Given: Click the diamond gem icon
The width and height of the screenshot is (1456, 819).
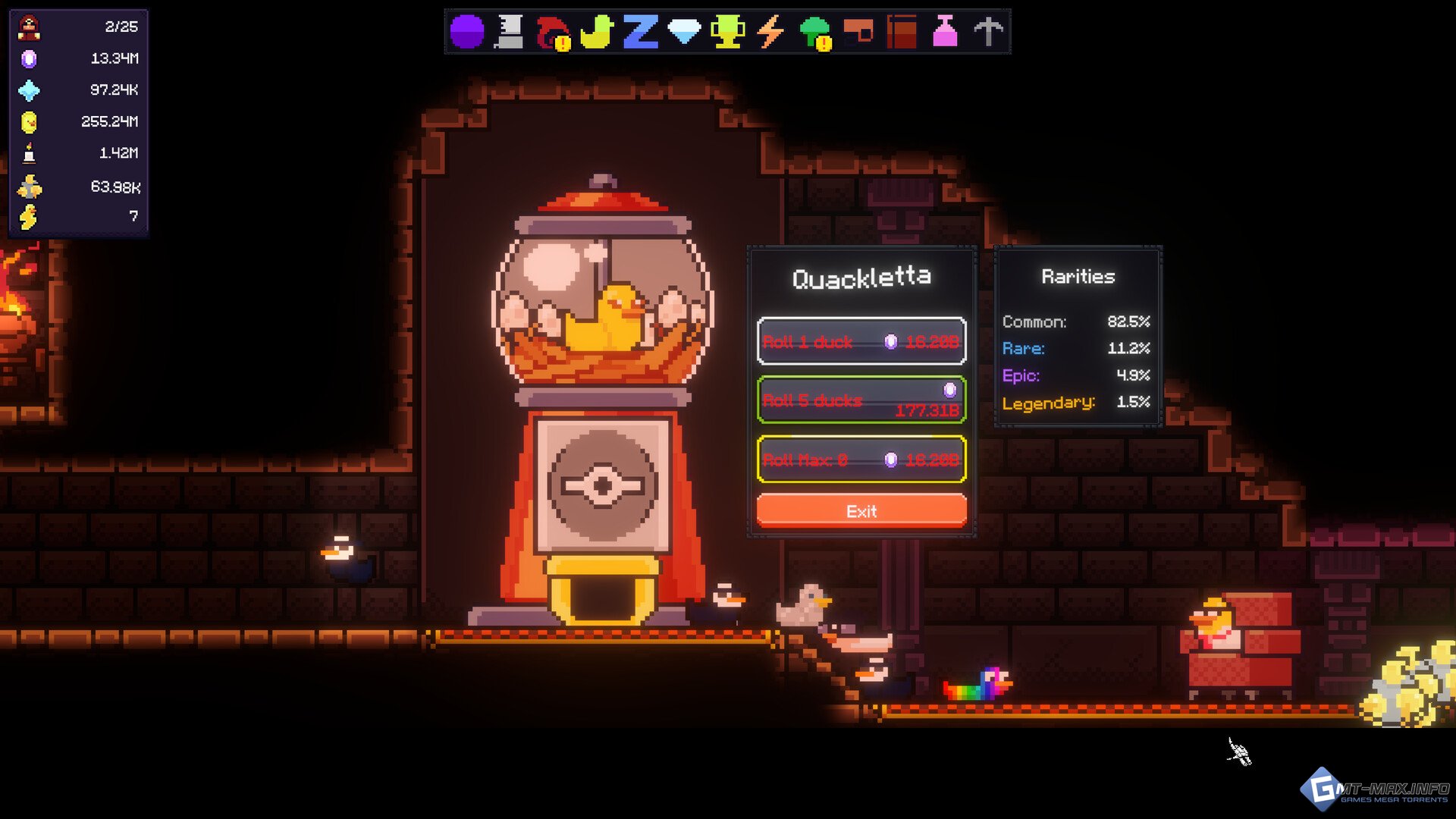Looking at the screenshot, I should (x=683, y=32).
